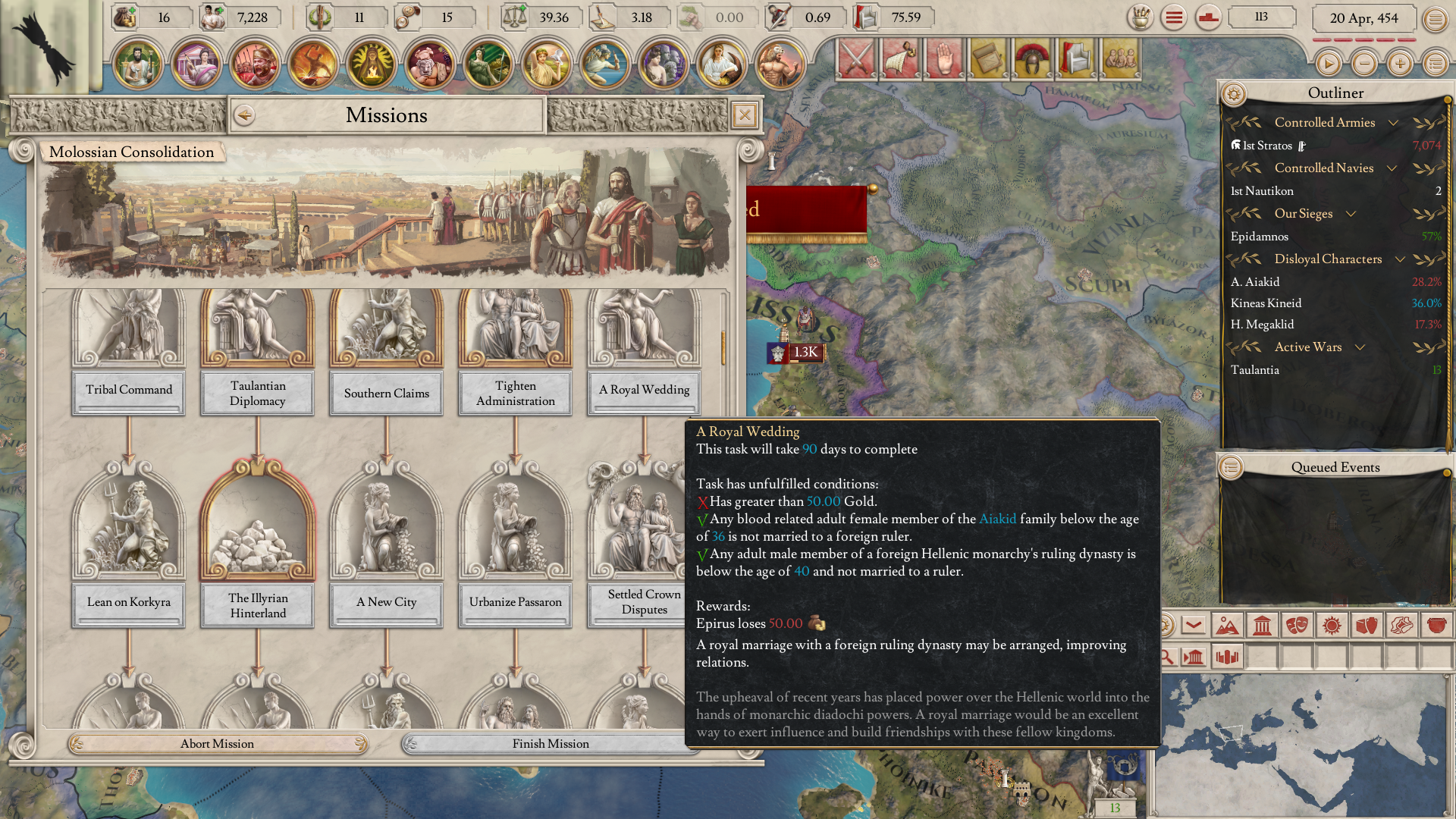The width and height of the screenshot is (1456, 819).
Task: Select the Tribal Command mission task
Action: (129, 390)
